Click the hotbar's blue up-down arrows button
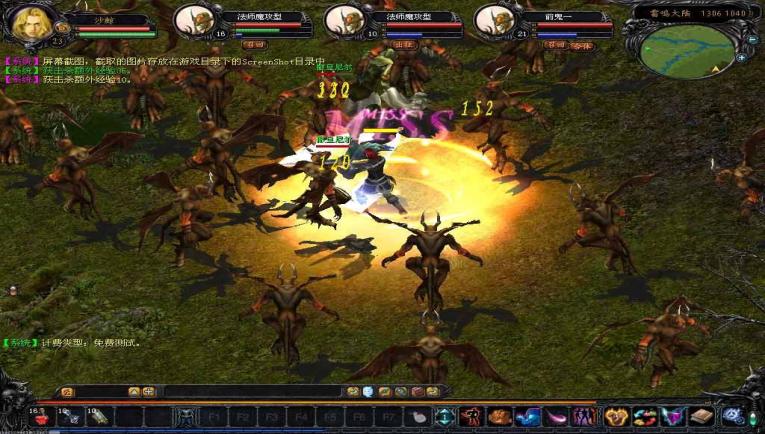 [443, 416]
